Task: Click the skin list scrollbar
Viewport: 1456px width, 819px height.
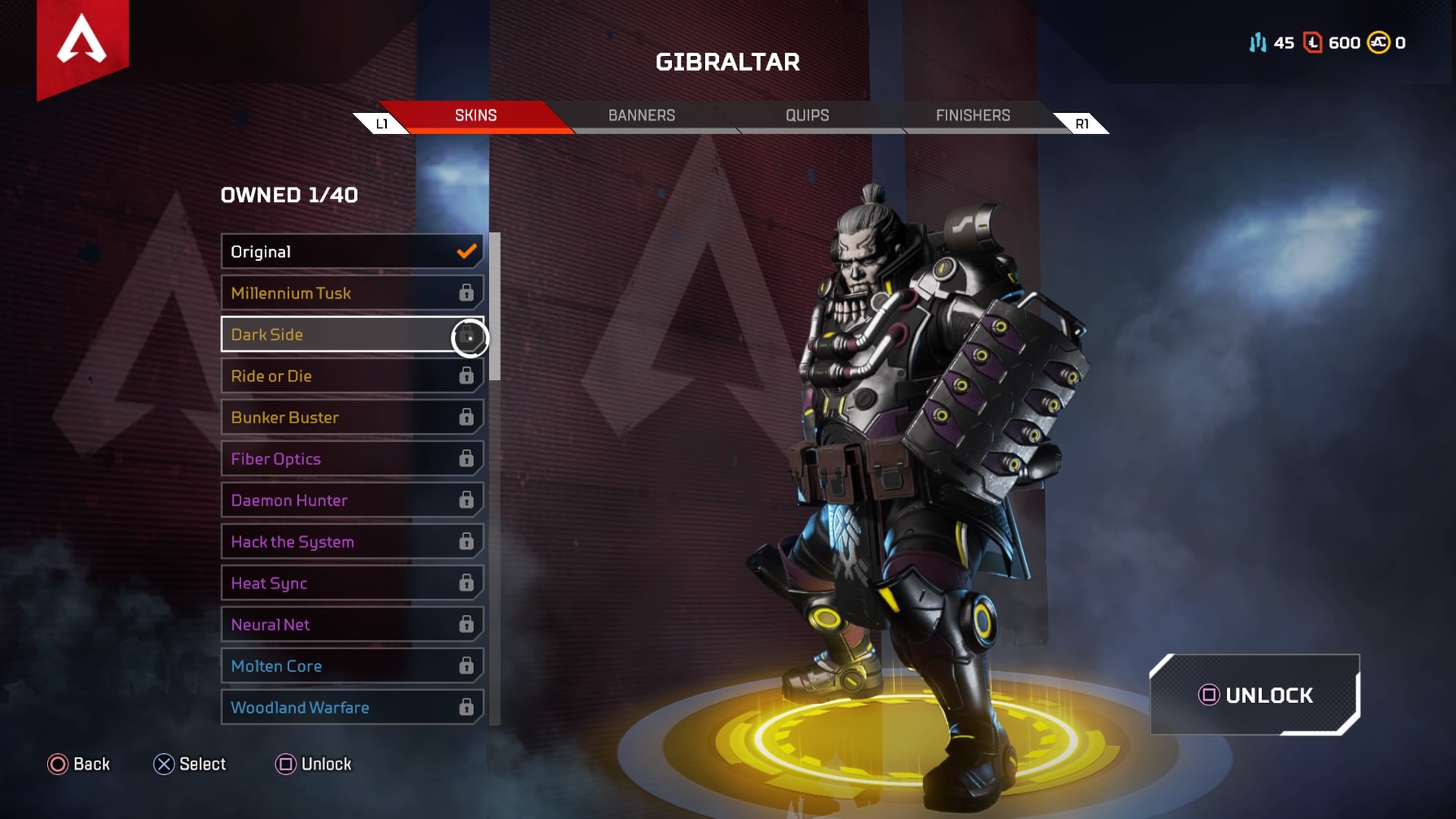Action: click(x=495, y=306)
